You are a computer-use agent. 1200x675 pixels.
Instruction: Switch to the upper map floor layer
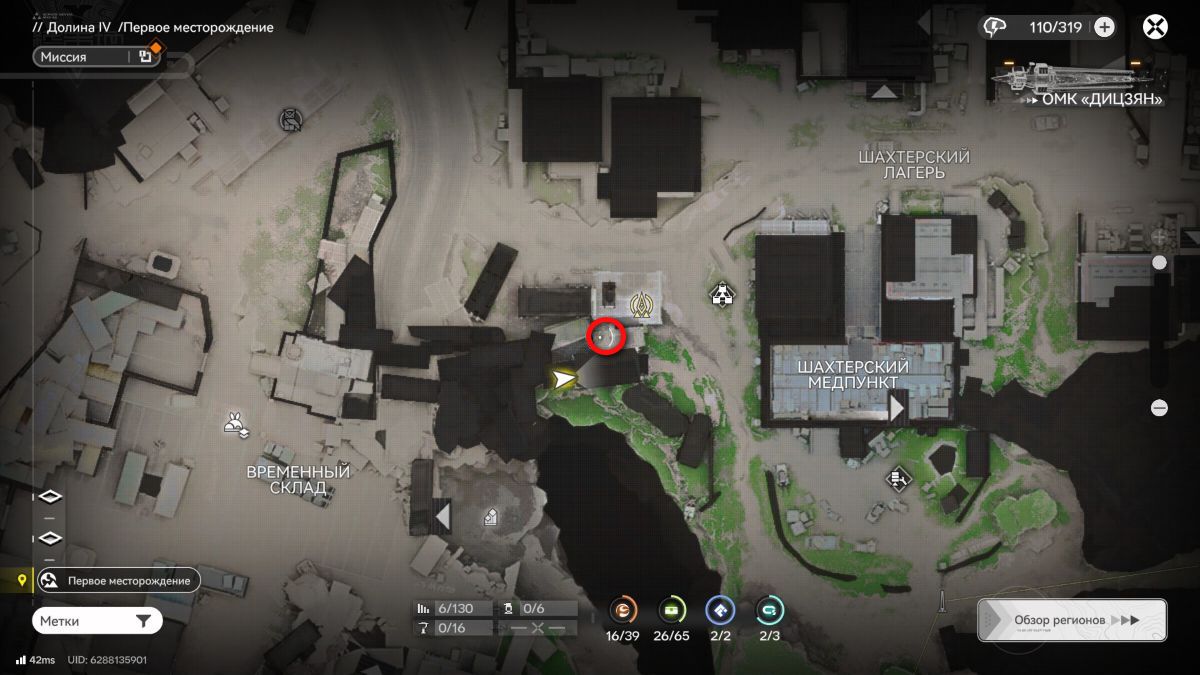50,497
